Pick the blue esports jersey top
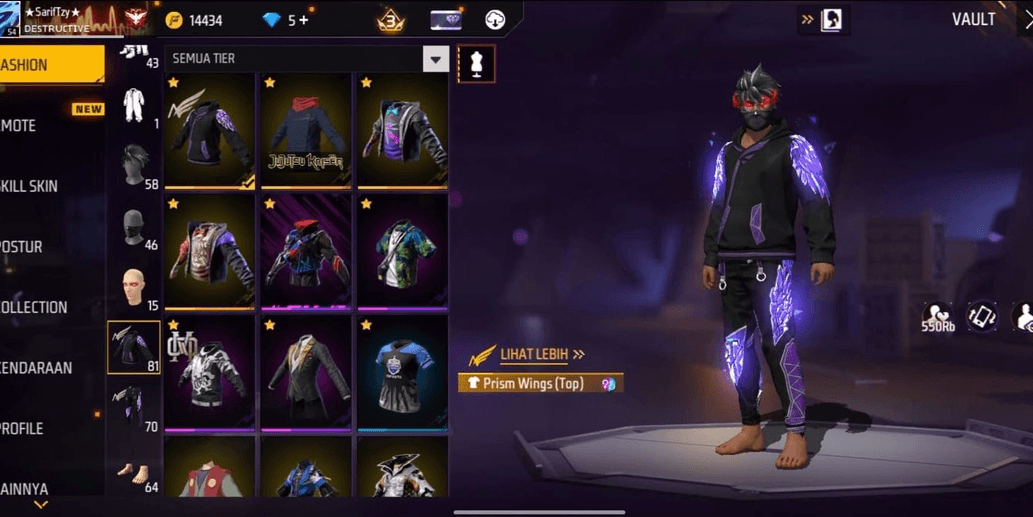This screenshot has width=1033, height=517. click(401, 374)
